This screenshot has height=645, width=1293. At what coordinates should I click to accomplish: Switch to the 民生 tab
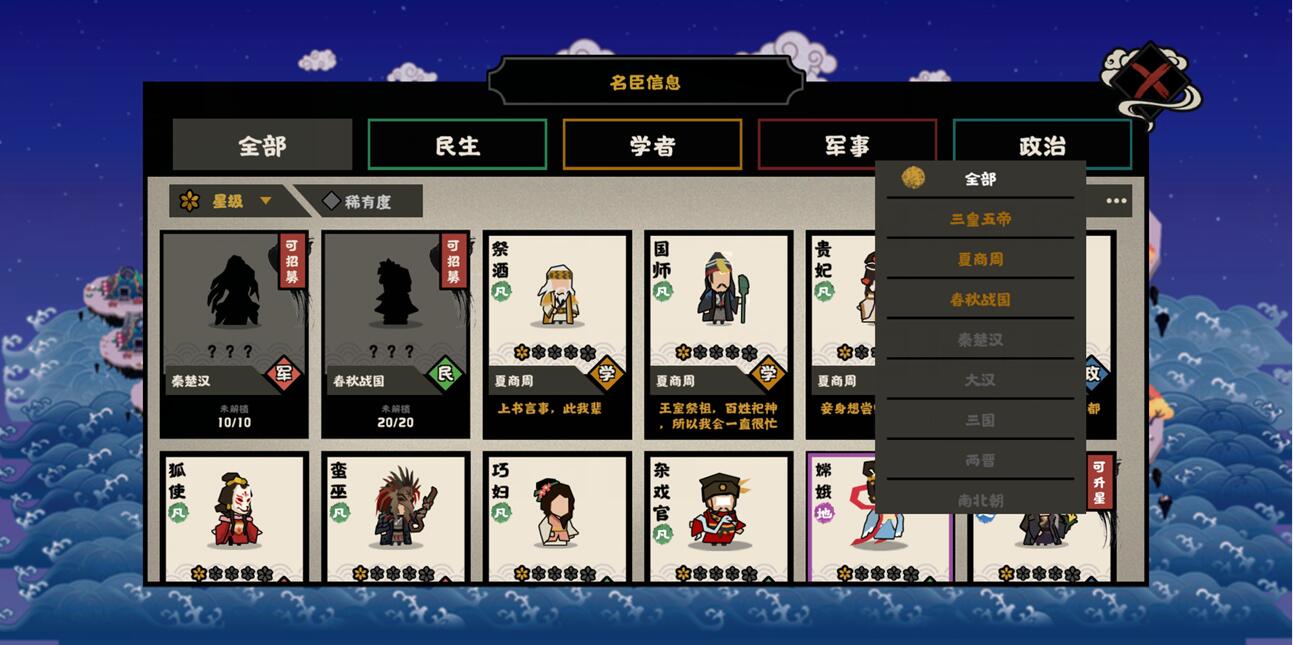(x=457, y=145)
